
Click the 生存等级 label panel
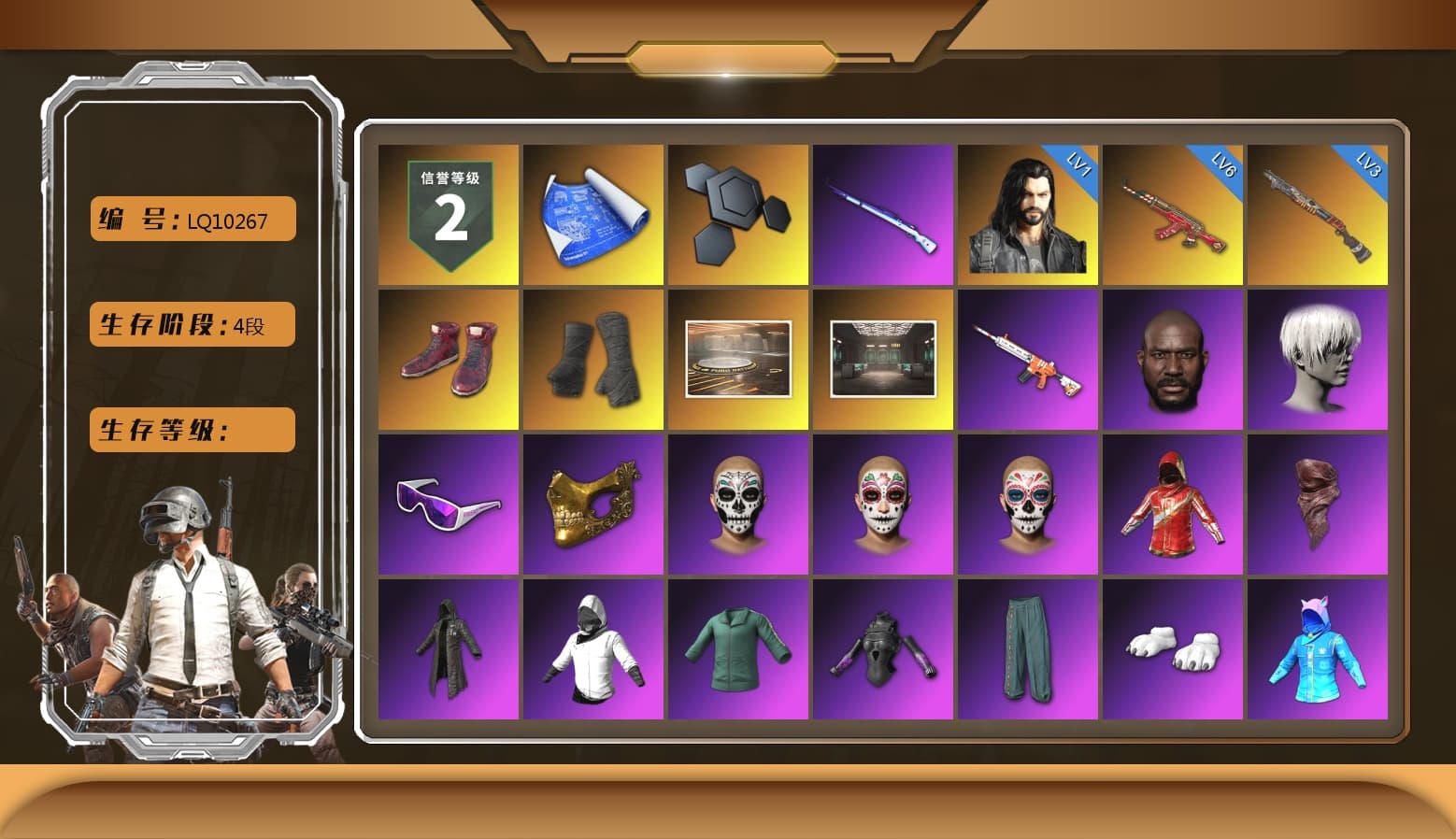tap(191, 430)
